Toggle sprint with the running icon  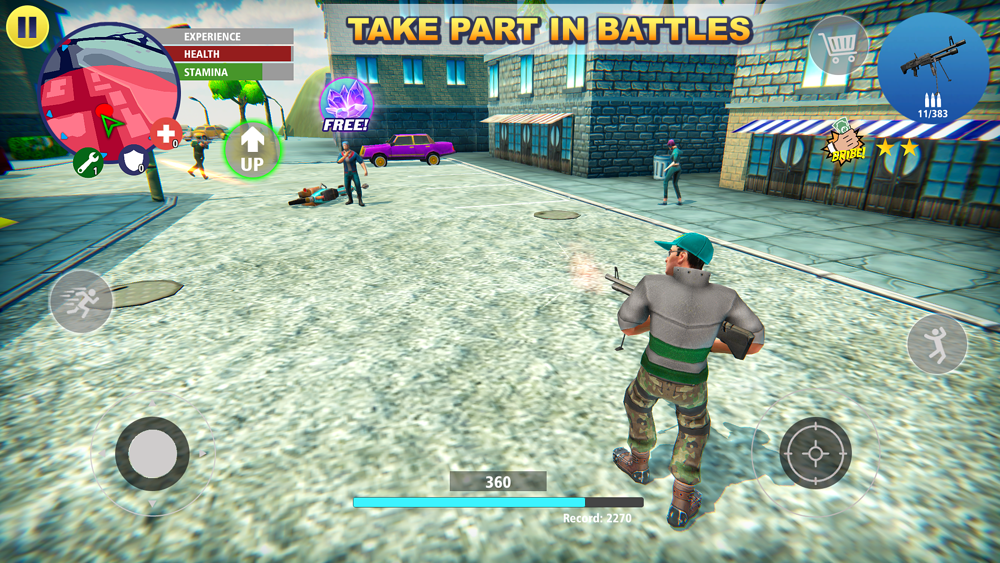pos(81,301)
